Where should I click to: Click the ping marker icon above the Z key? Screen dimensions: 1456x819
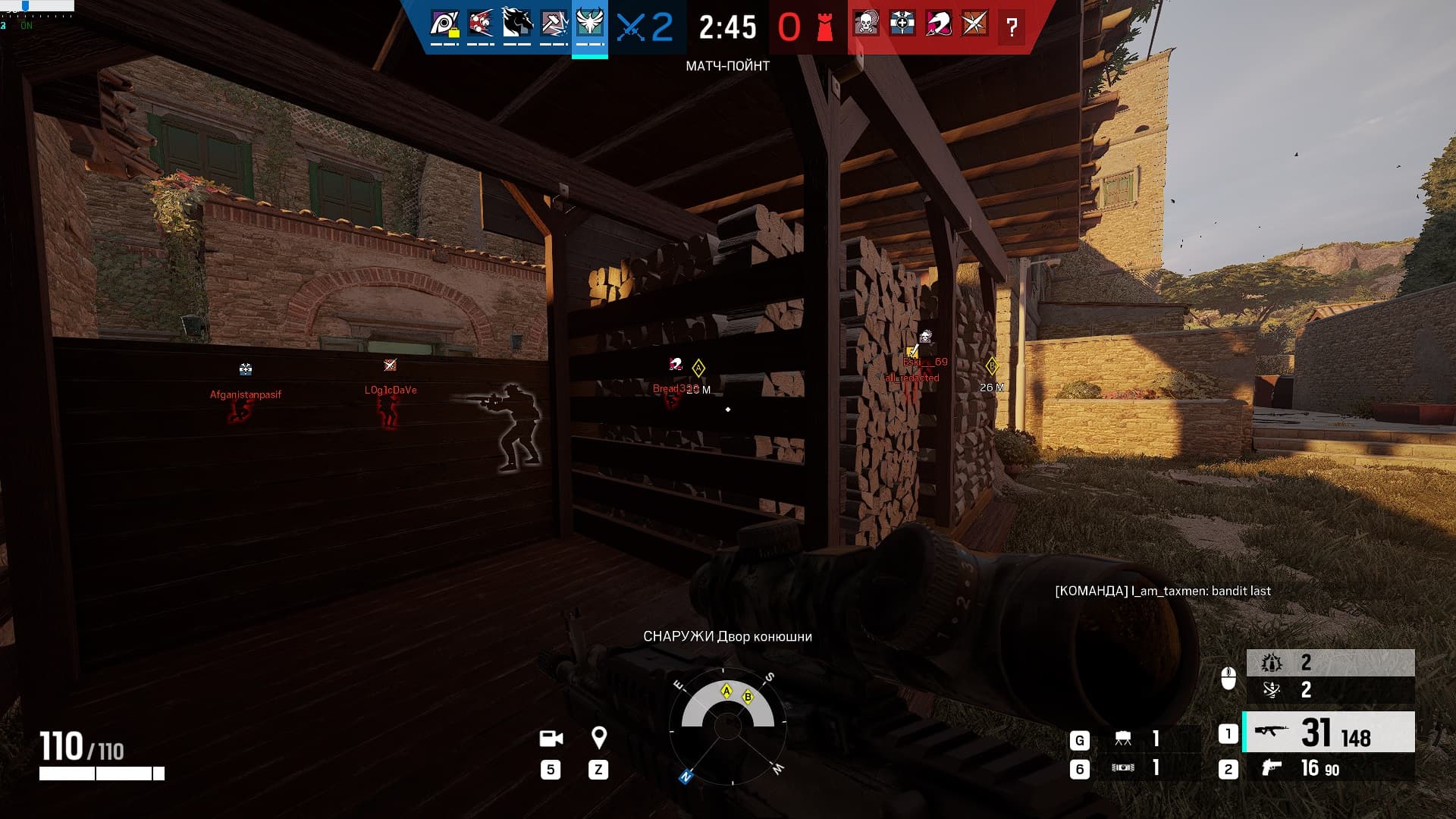point(600,738)
